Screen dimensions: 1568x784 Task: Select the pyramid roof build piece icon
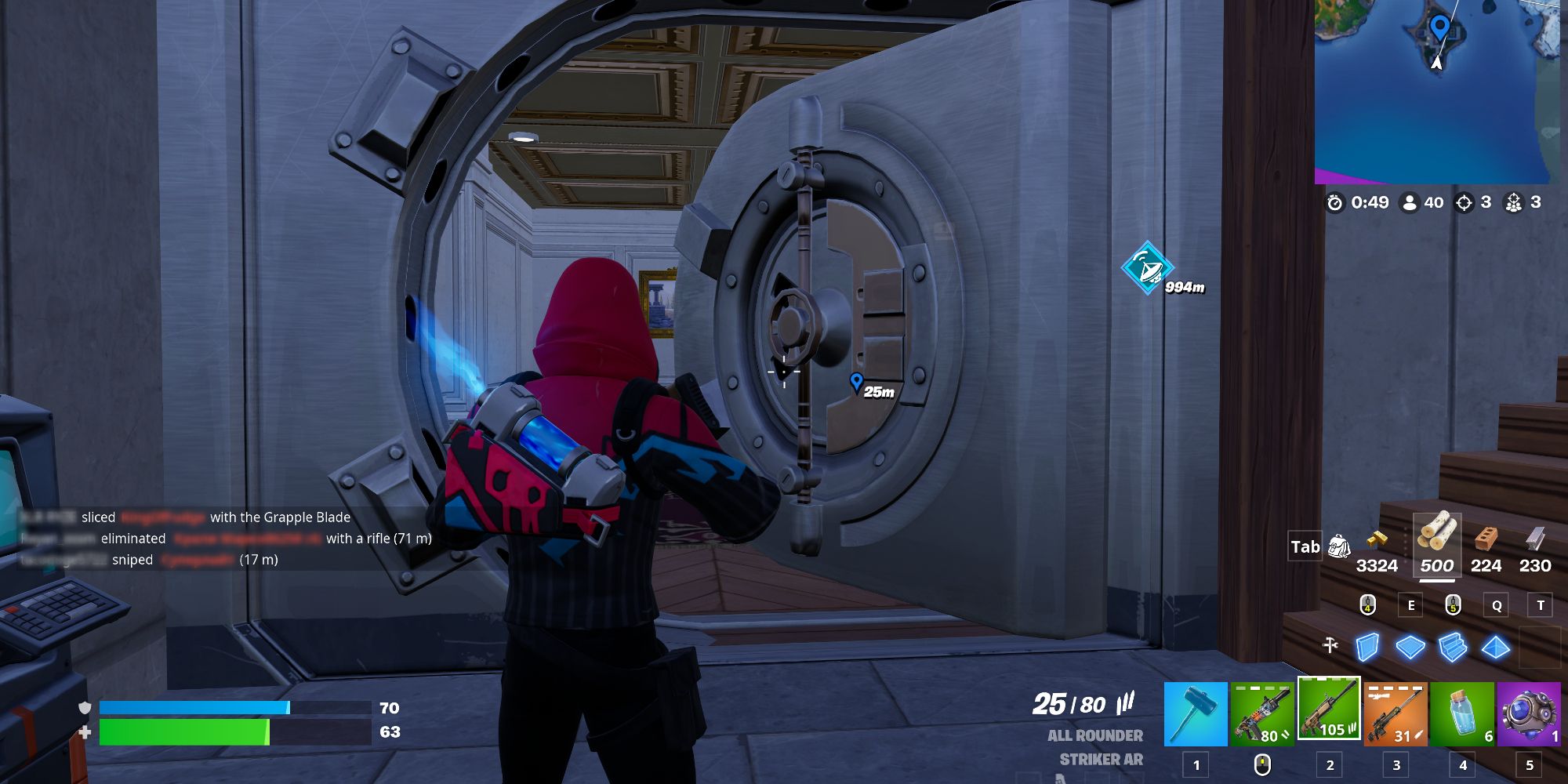1494,648
